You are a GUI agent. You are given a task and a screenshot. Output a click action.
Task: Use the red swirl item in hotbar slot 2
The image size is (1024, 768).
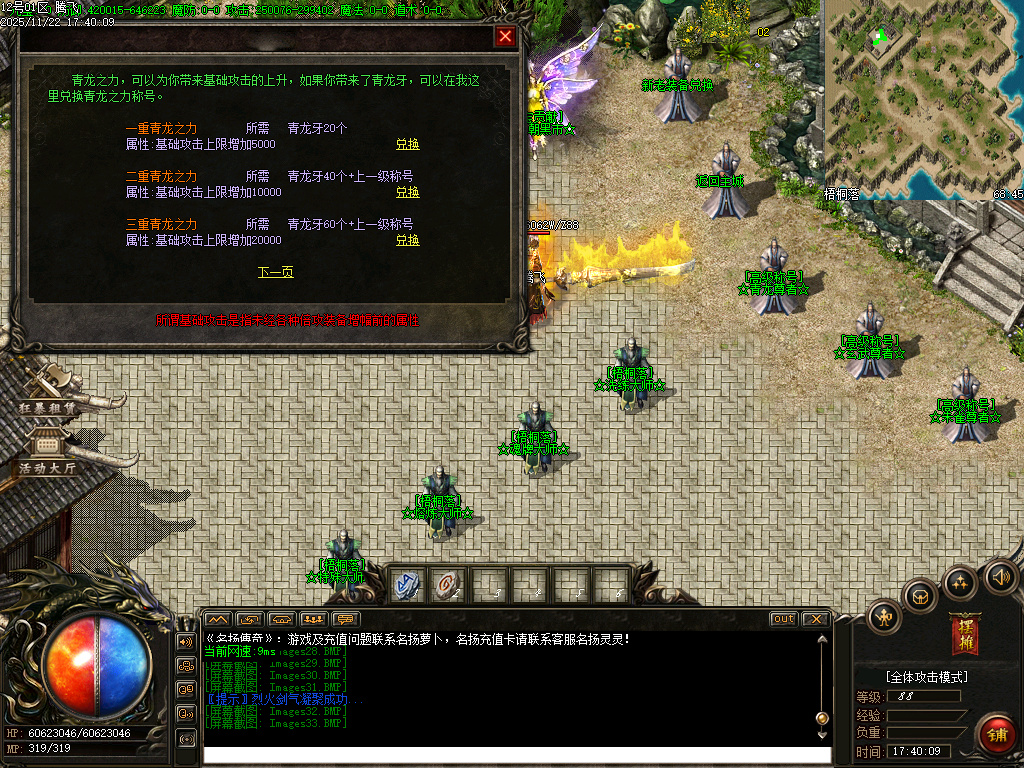tap(447, 585)
